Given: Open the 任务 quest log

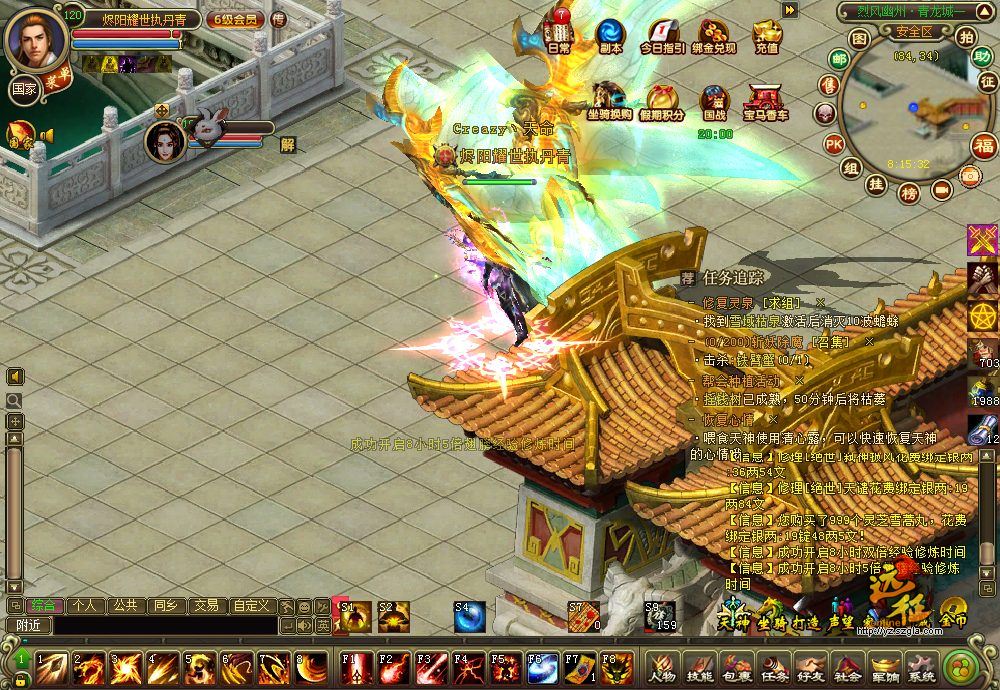Looking at the screenshot, I should click(x=773, y=668).
